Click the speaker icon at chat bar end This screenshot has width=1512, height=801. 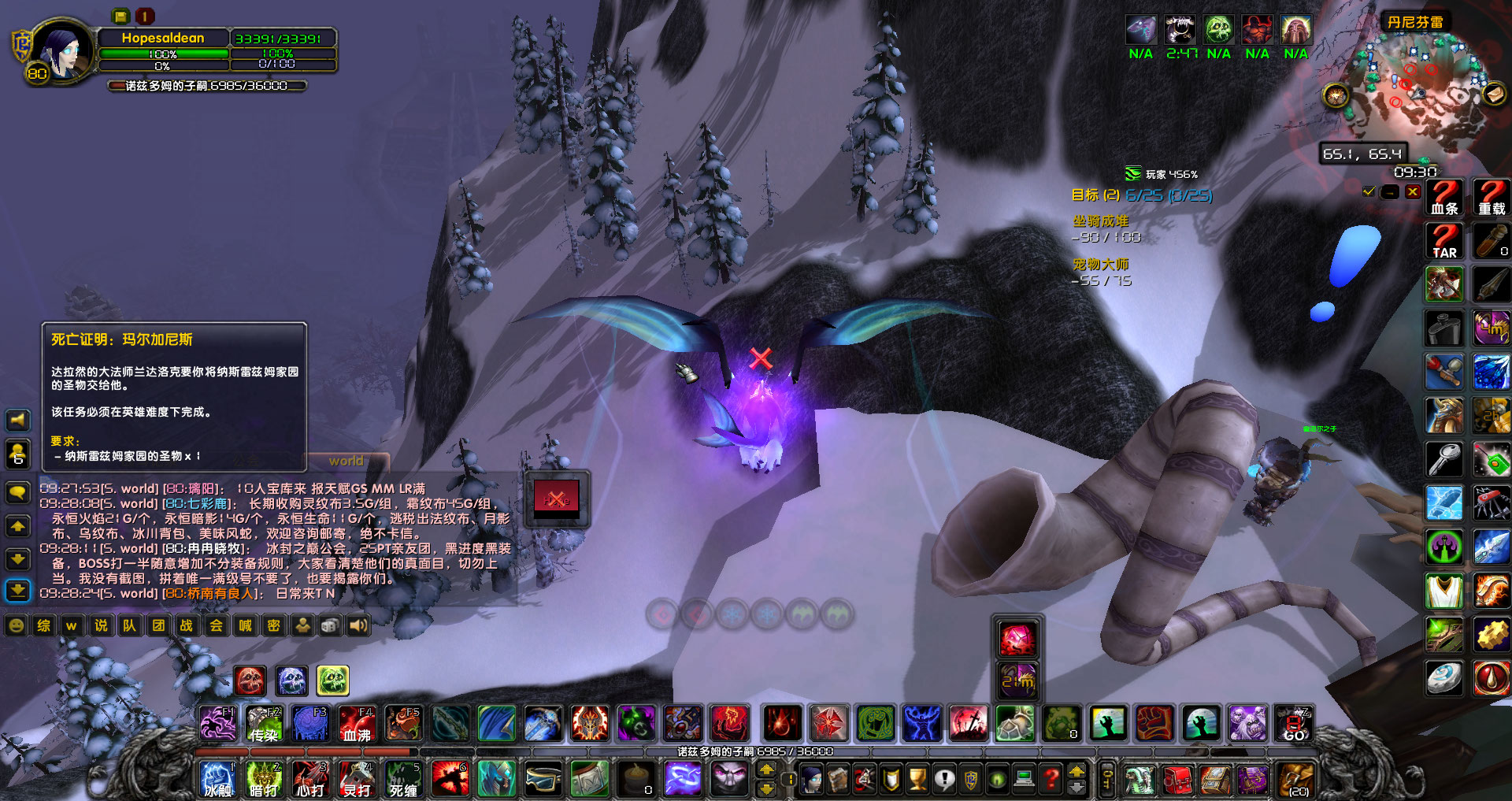point(361,625)
